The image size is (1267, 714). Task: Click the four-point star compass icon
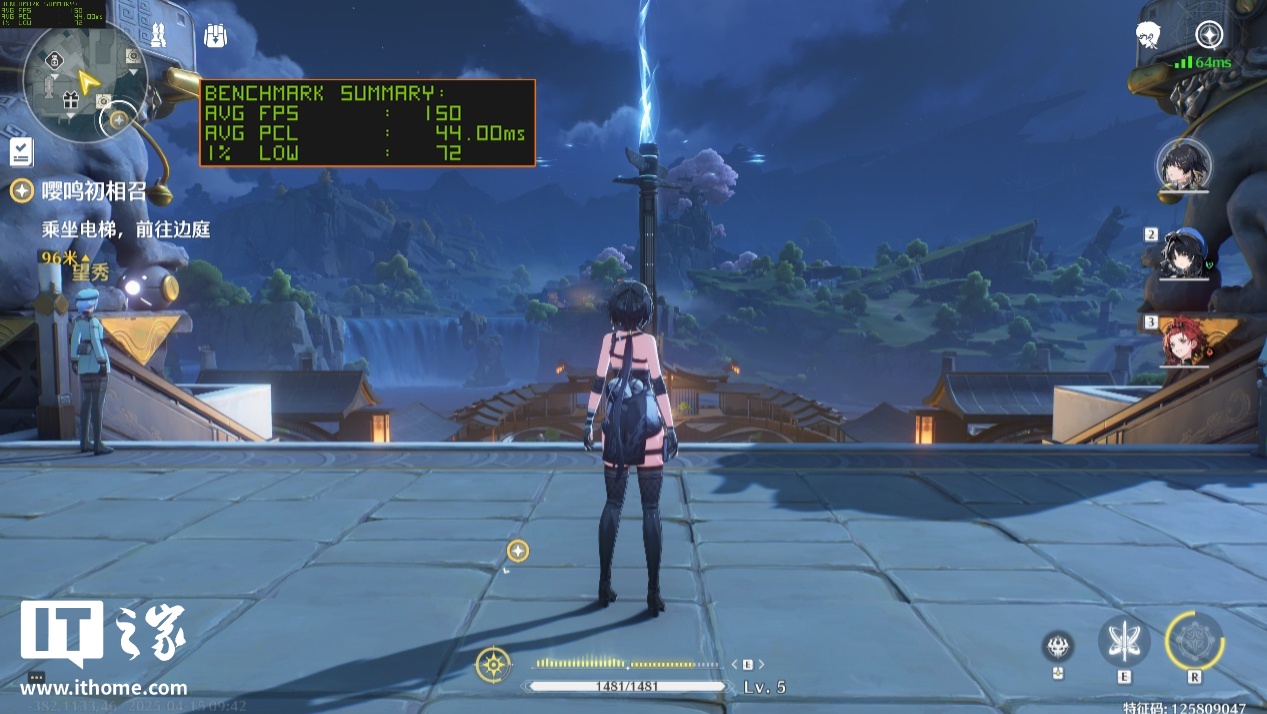[1210, 35]
